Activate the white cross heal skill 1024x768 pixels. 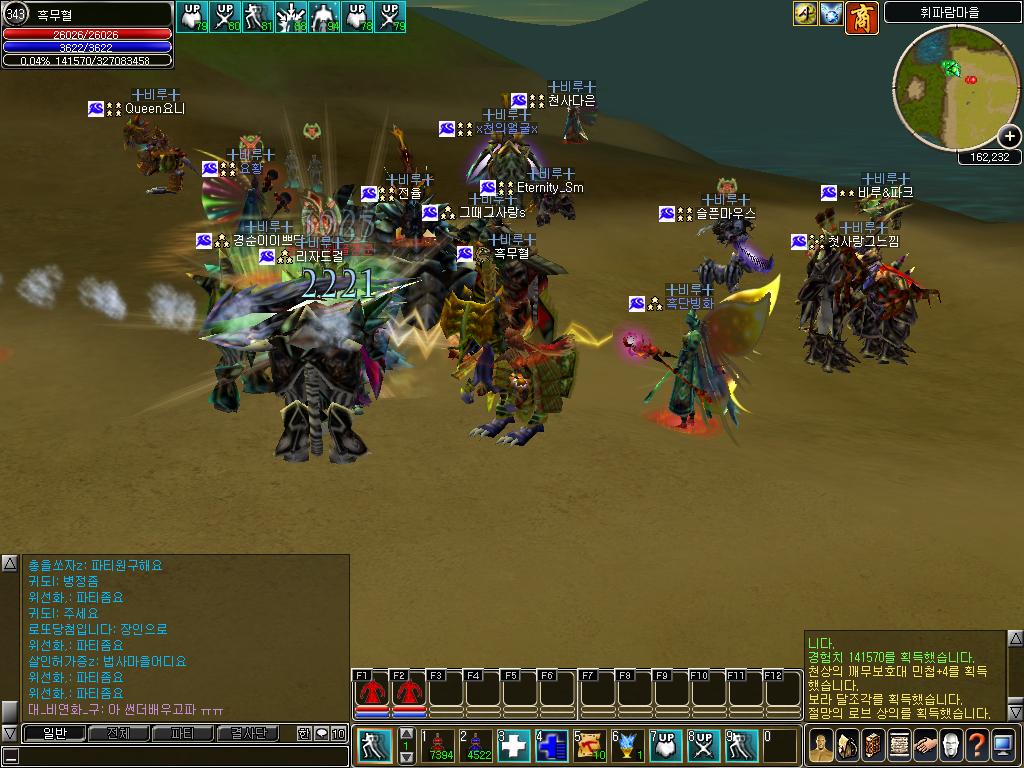pyautogui.click(x=514, y=746)
